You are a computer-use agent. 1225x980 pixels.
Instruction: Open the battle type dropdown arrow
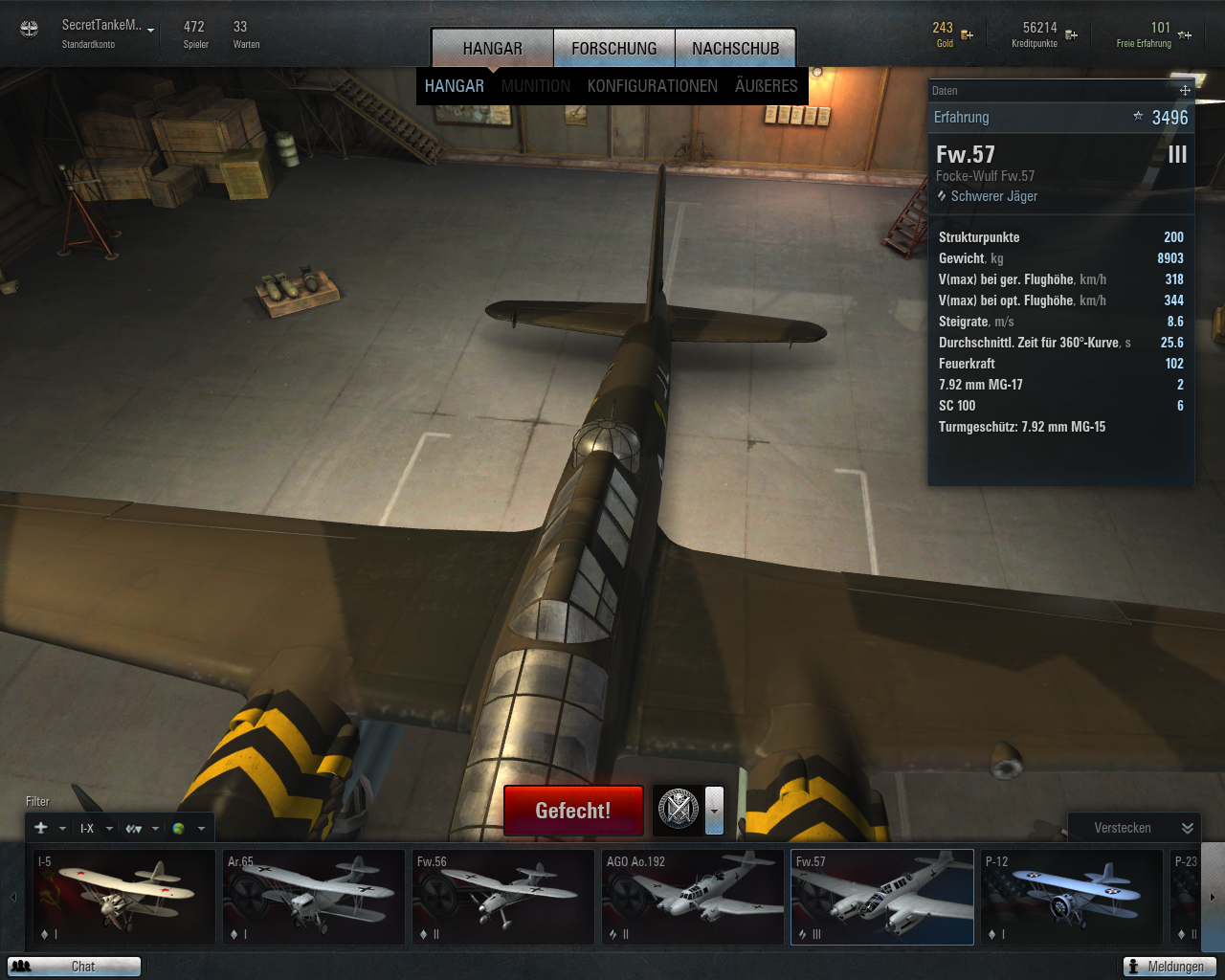pos(714,810)
